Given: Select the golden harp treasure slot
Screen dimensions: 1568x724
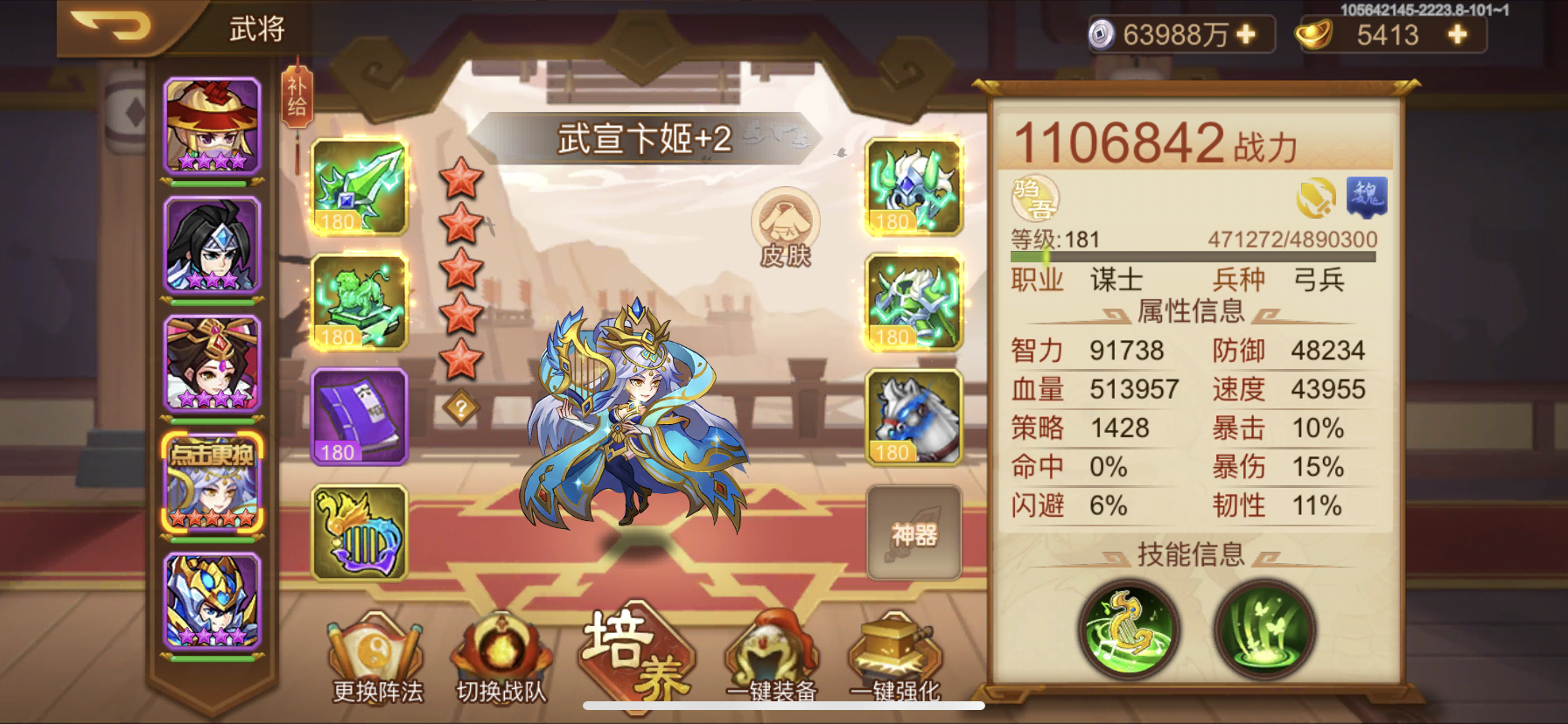Looking at the screenshot, I should pyautogui.click(x=360, y=536).
